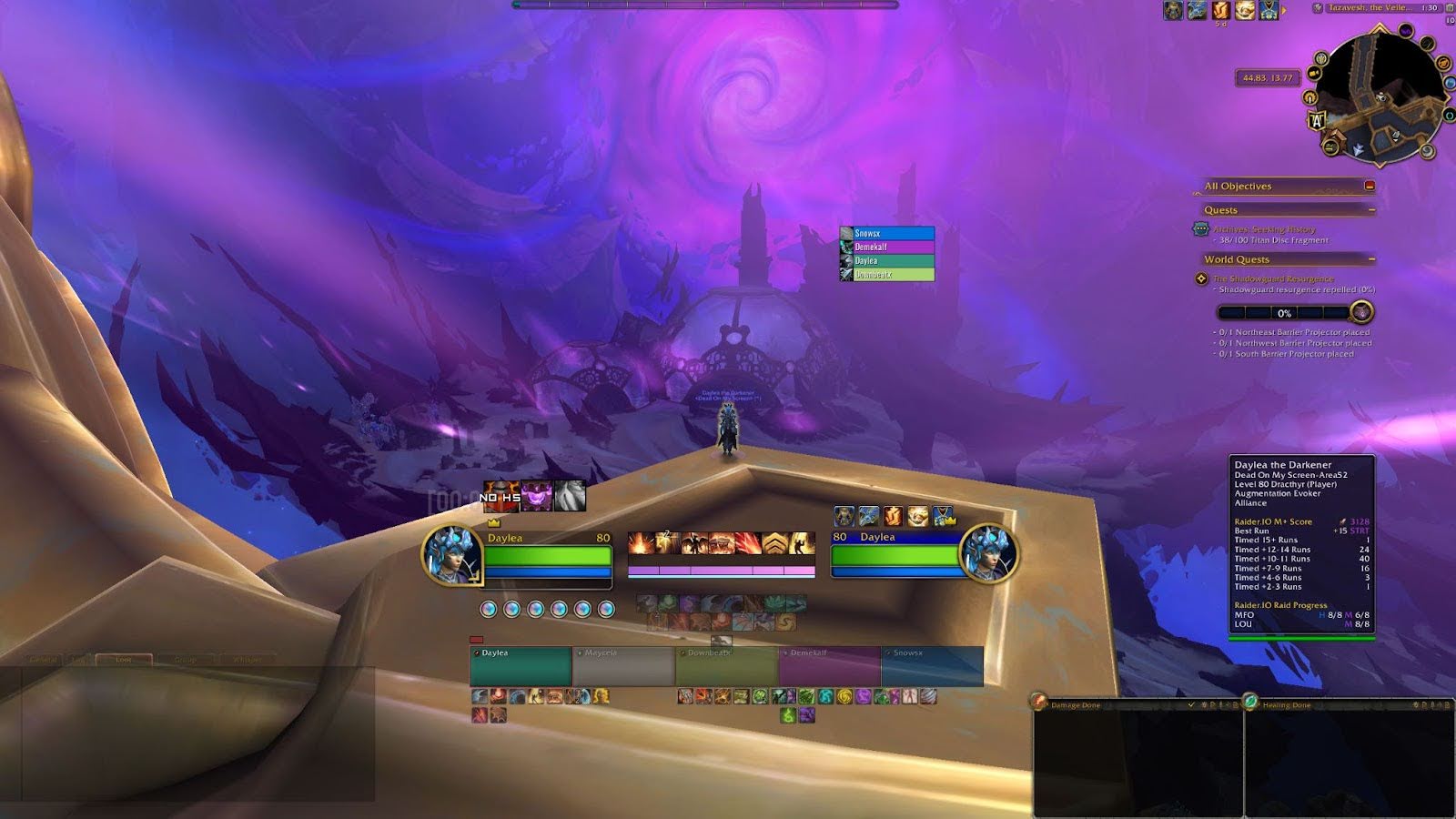Toggle War Mode via the Alliance shield on minimap
Viewport: 1456px width, 819px height.
click(x=1317, y=119)
